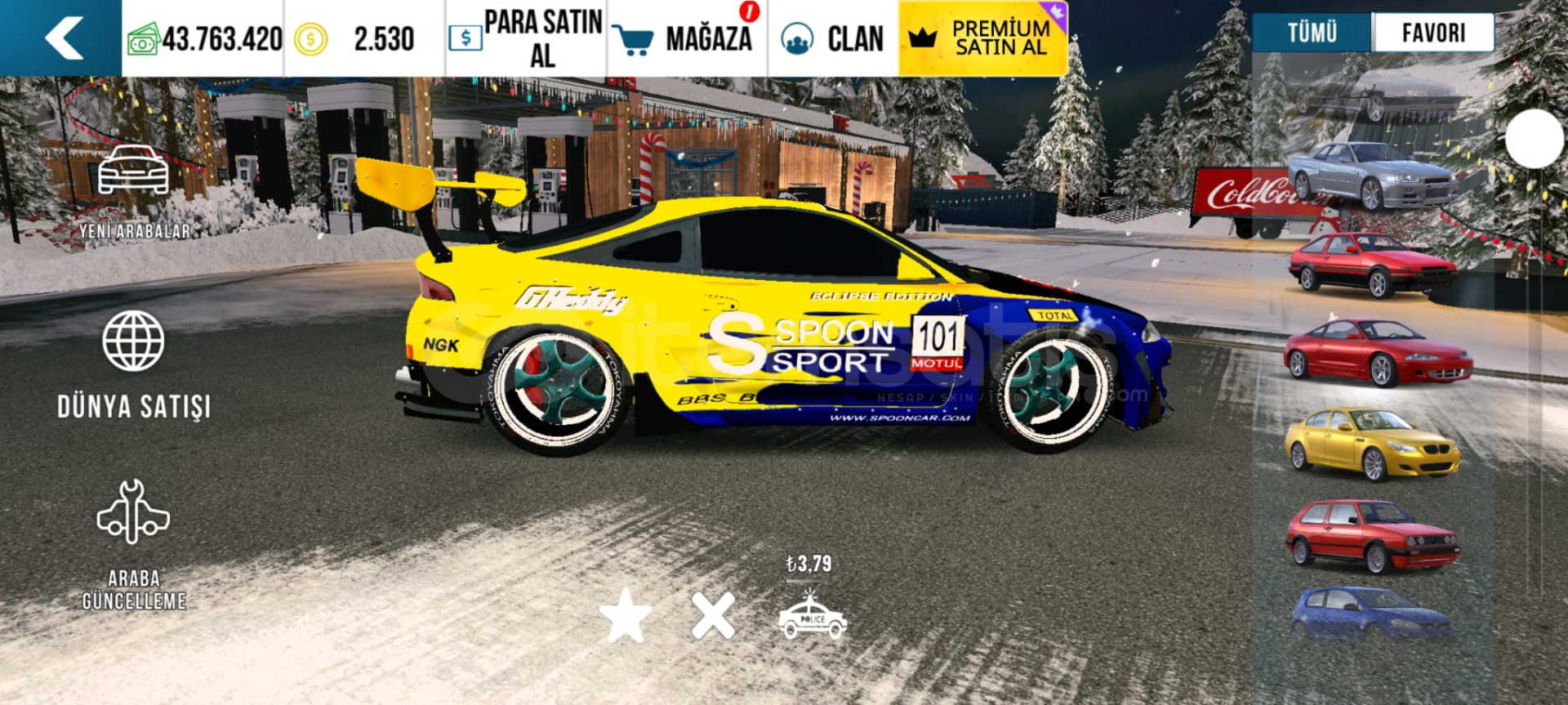Switch to the Favori tab
This screenshot has height=705, width=1568.
coord(1433,33)
